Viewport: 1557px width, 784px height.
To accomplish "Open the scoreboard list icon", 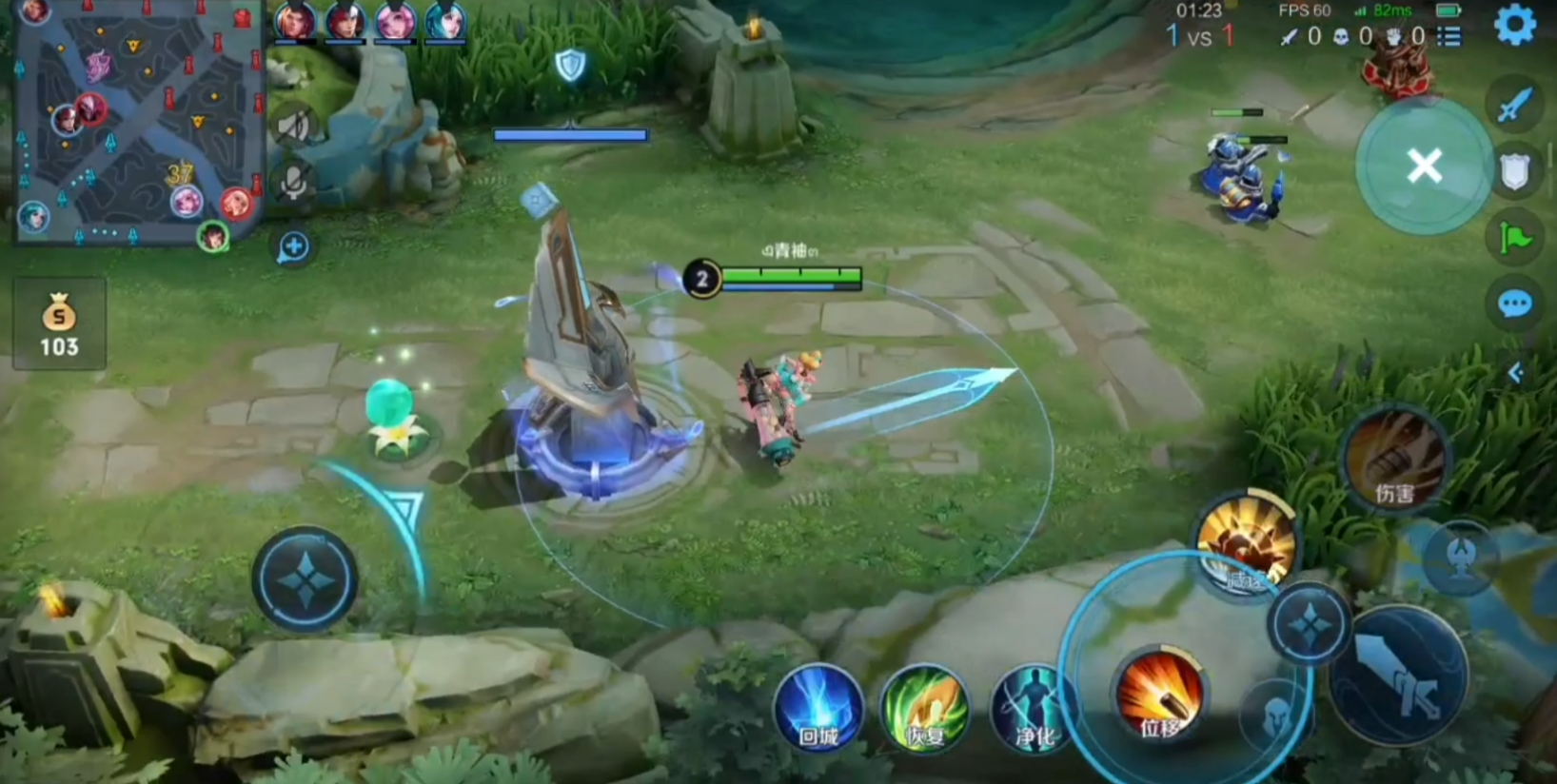I will (1449, 36).
